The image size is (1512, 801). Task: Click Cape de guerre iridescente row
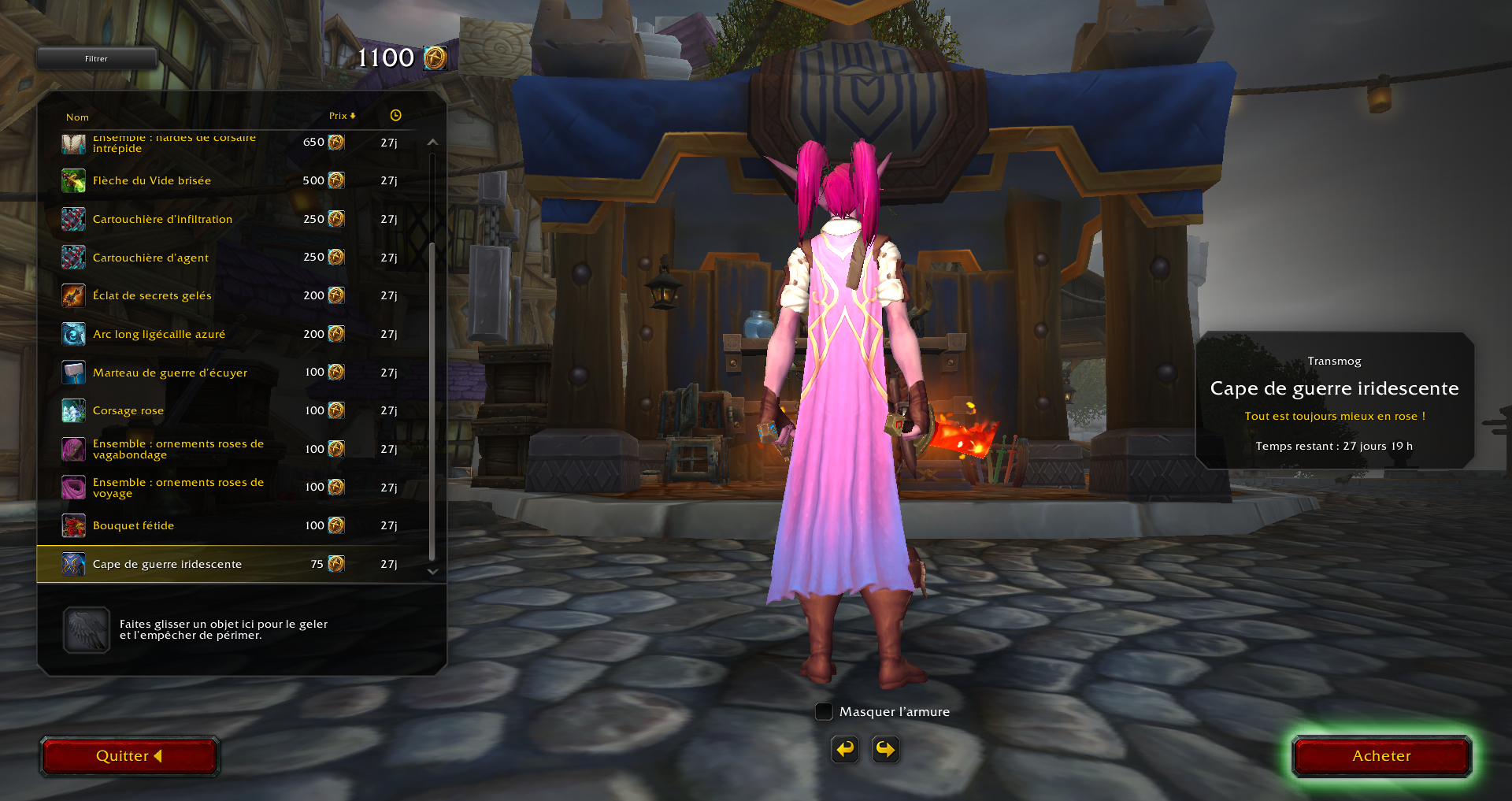point(167,564)
